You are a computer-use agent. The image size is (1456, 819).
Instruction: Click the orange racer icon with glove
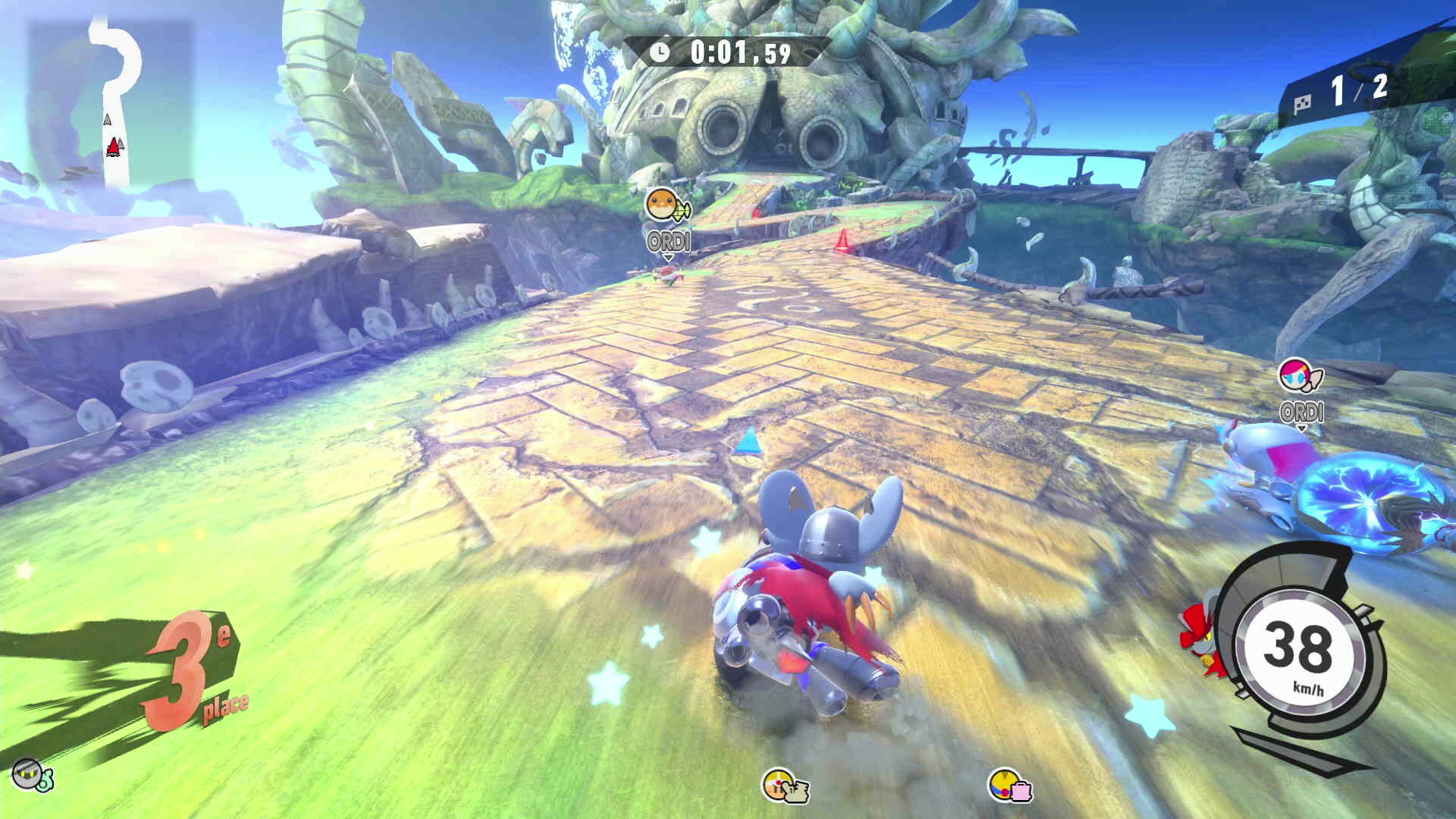[784, 786]
